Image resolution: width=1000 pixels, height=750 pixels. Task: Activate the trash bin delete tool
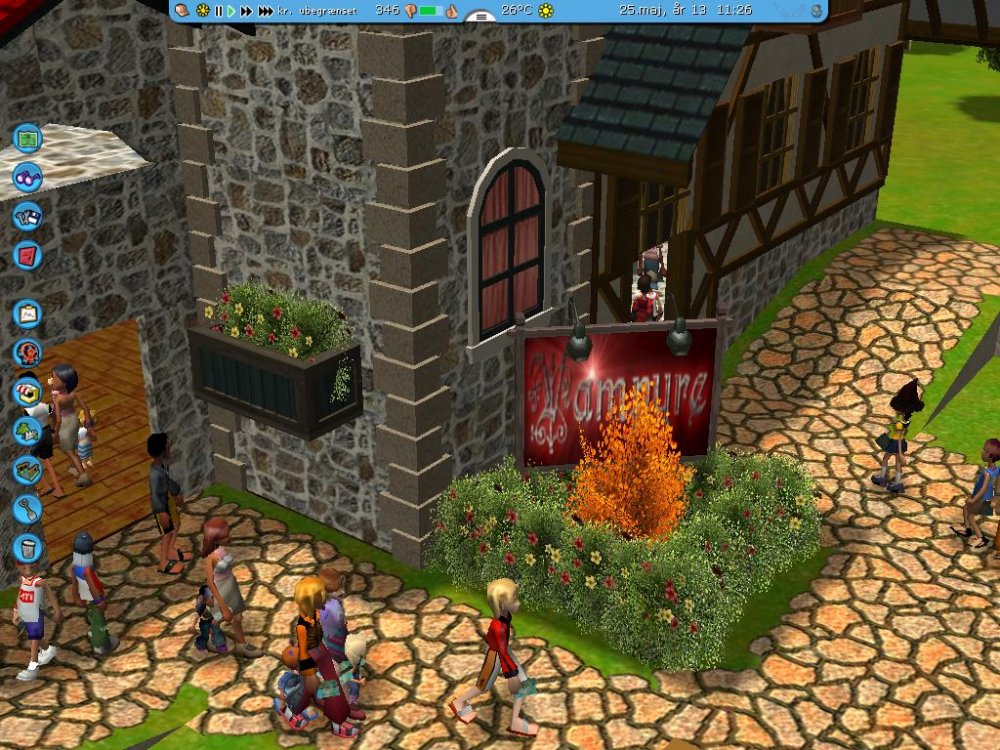[27, 548]
